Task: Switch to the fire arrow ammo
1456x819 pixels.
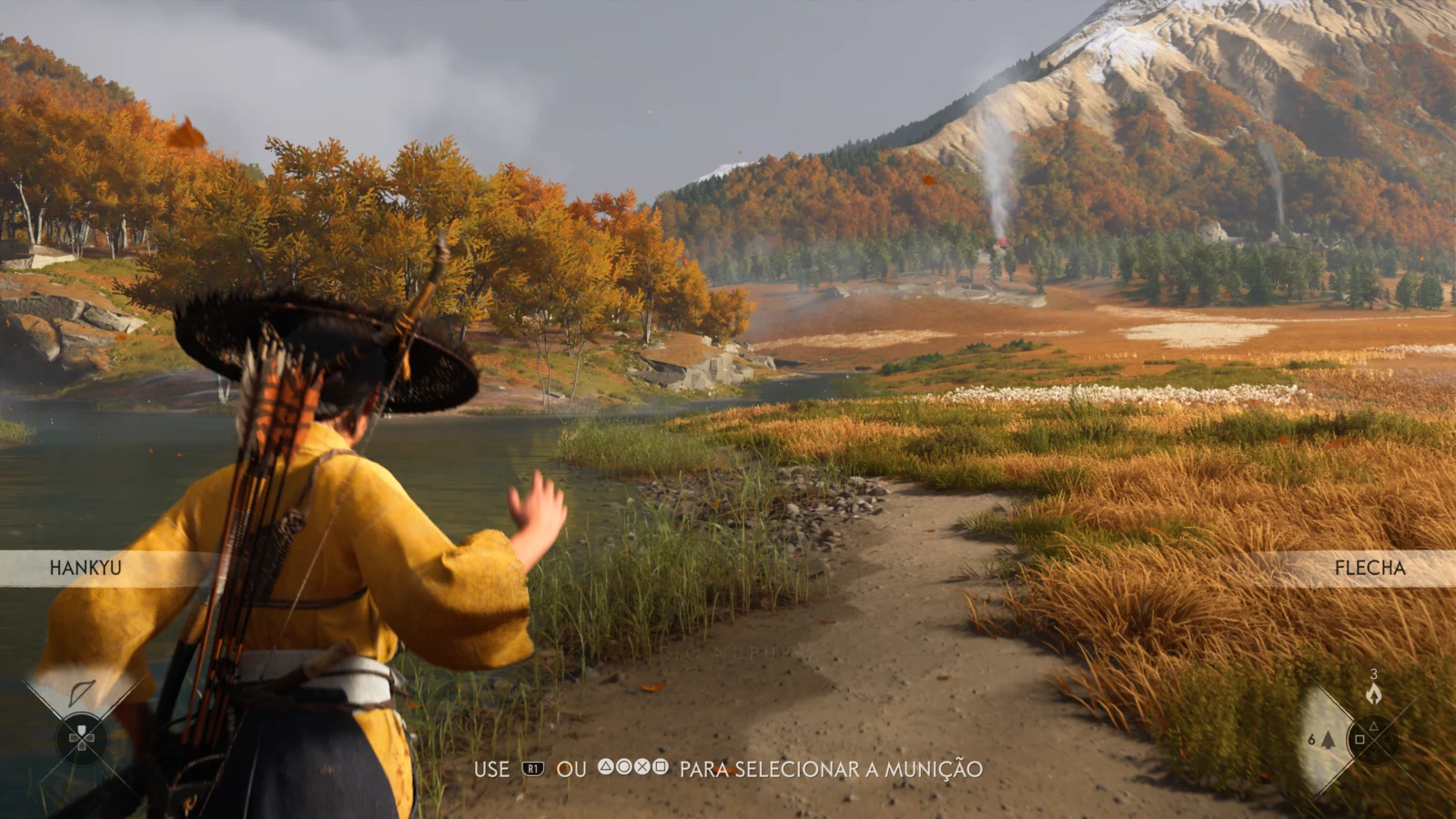Action: coord(1373,694)
